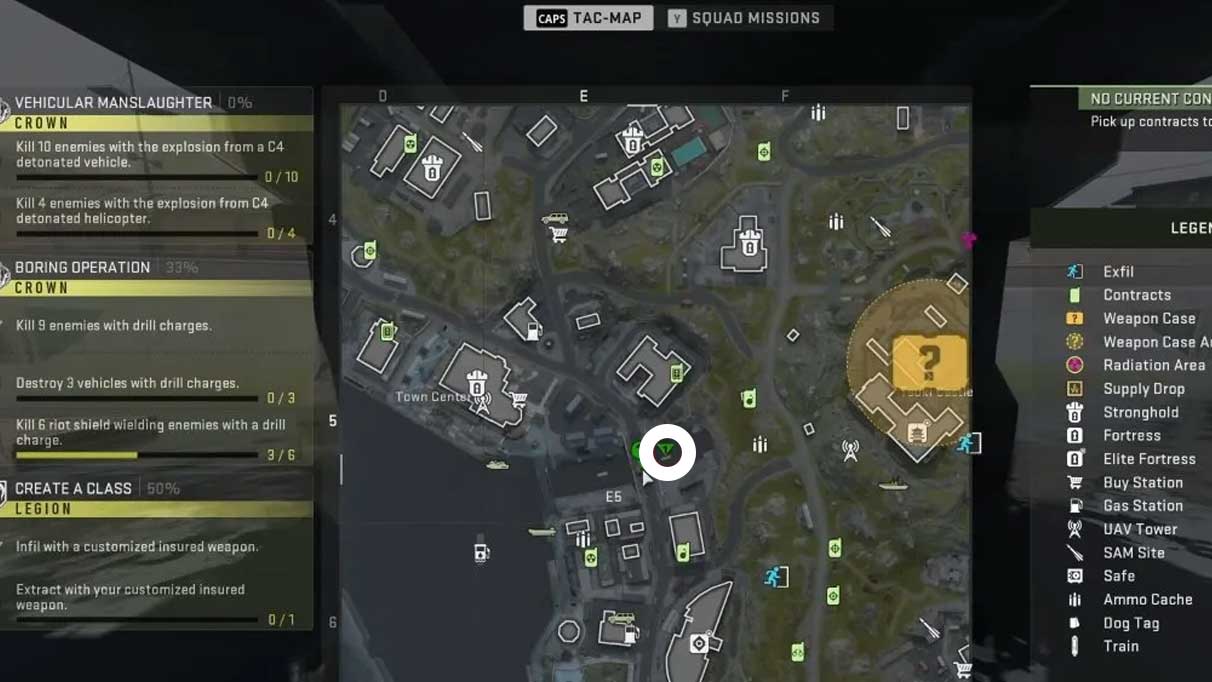The height and width of the screenshot is (682, 1212).
Task: Choose the Create a Class mission
Action: tap(74, 488)
